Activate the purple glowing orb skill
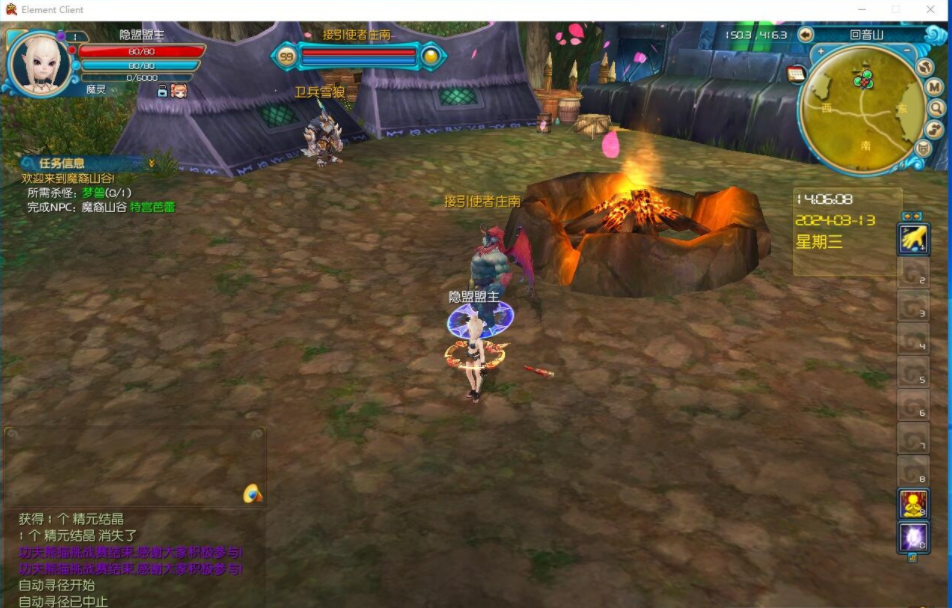The height and width of the screenshot is (608, 952). point(913,538)
